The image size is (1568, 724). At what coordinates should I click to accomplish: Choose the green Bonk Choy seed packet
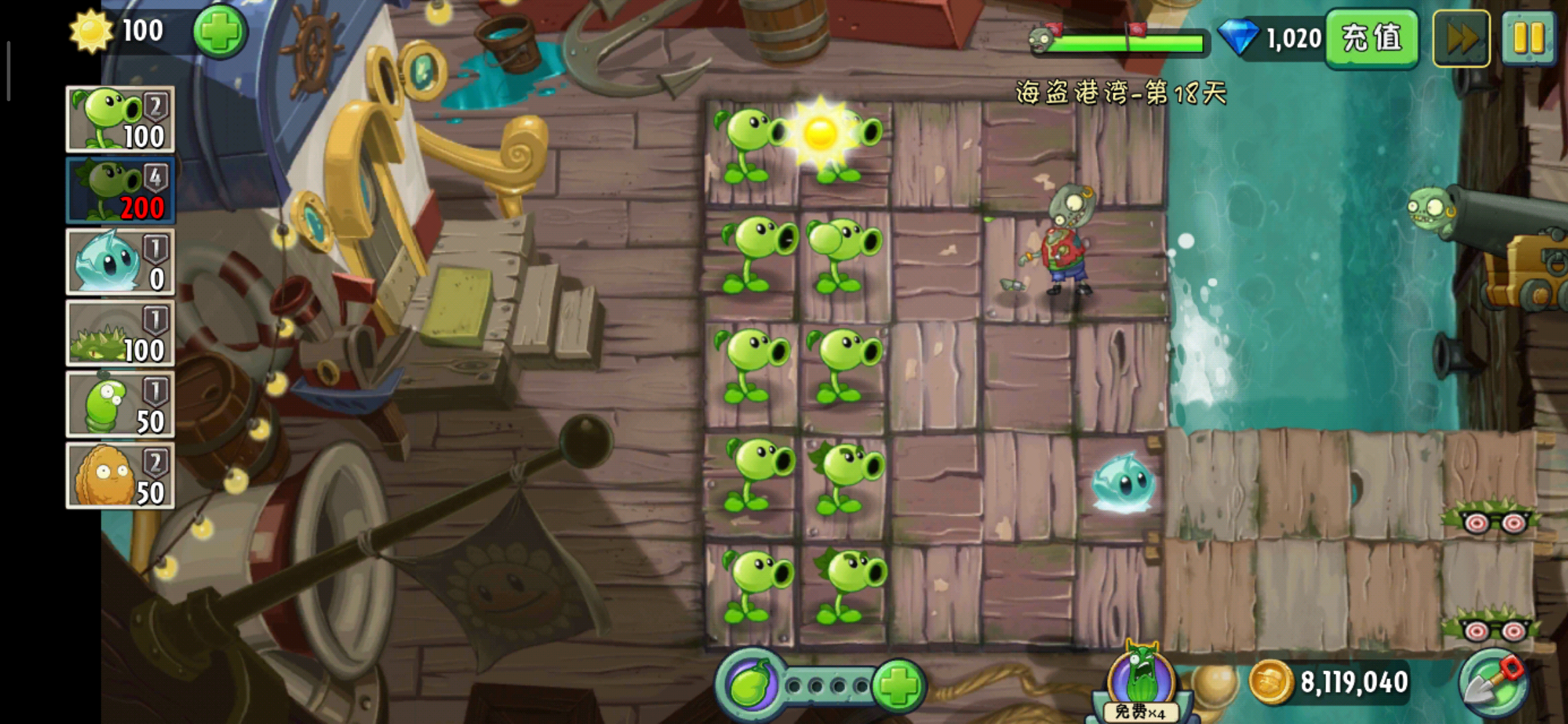[x=120, y=404]
